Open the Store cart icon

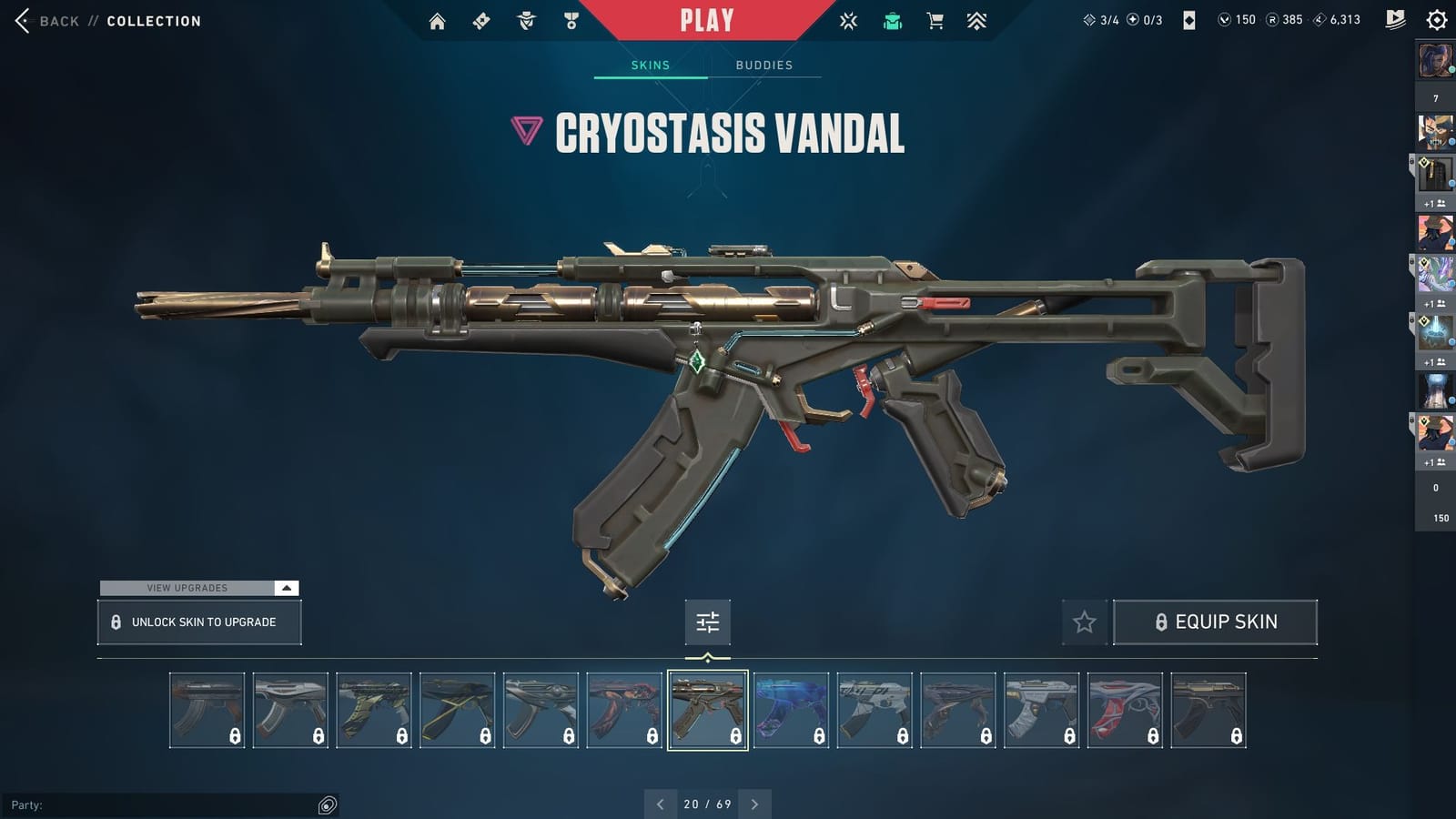(935, 20)
